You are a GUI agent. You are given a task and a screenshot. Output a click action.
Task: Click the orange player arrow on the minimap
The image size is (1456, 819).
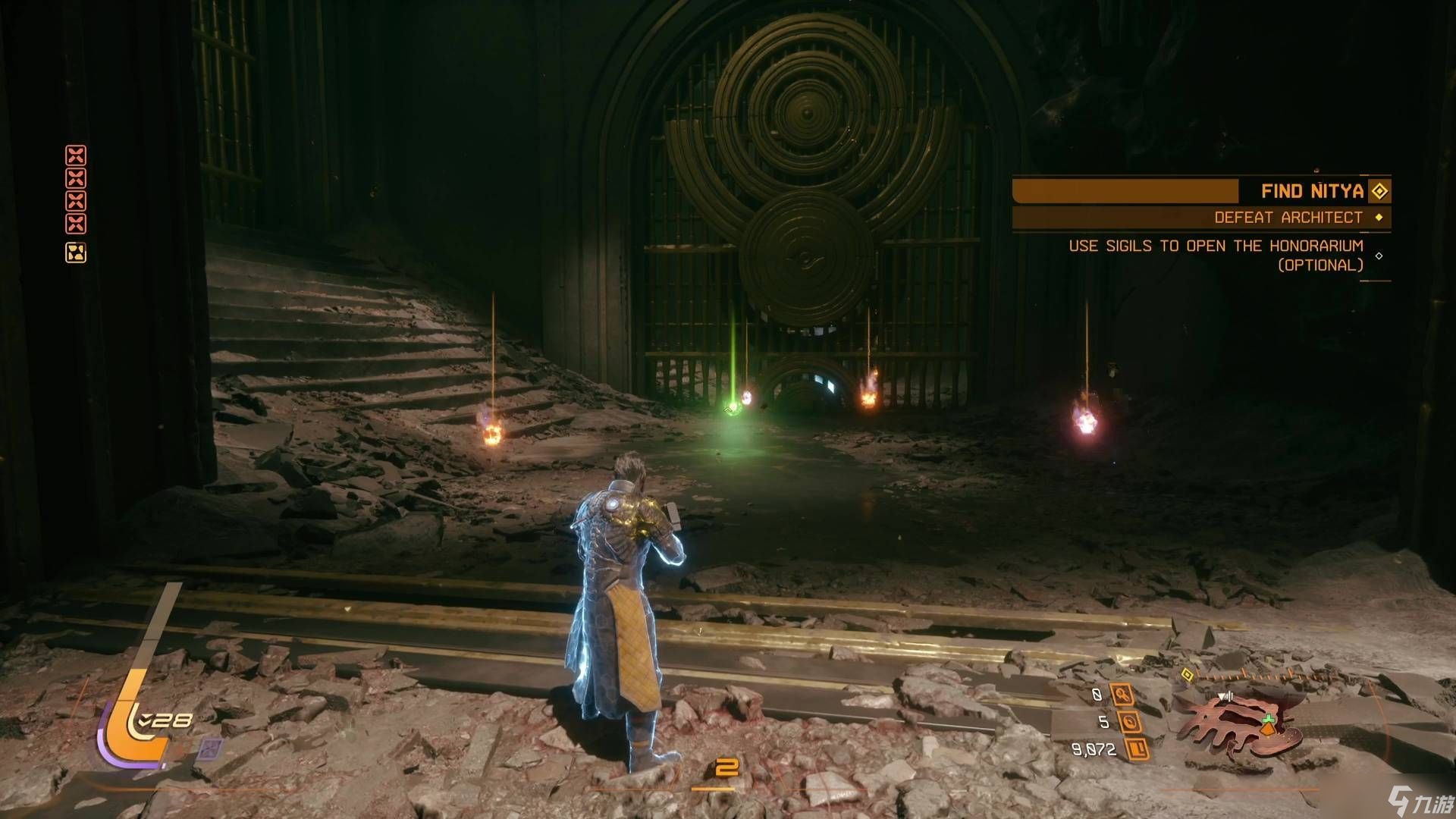[x=1269, y=730]
